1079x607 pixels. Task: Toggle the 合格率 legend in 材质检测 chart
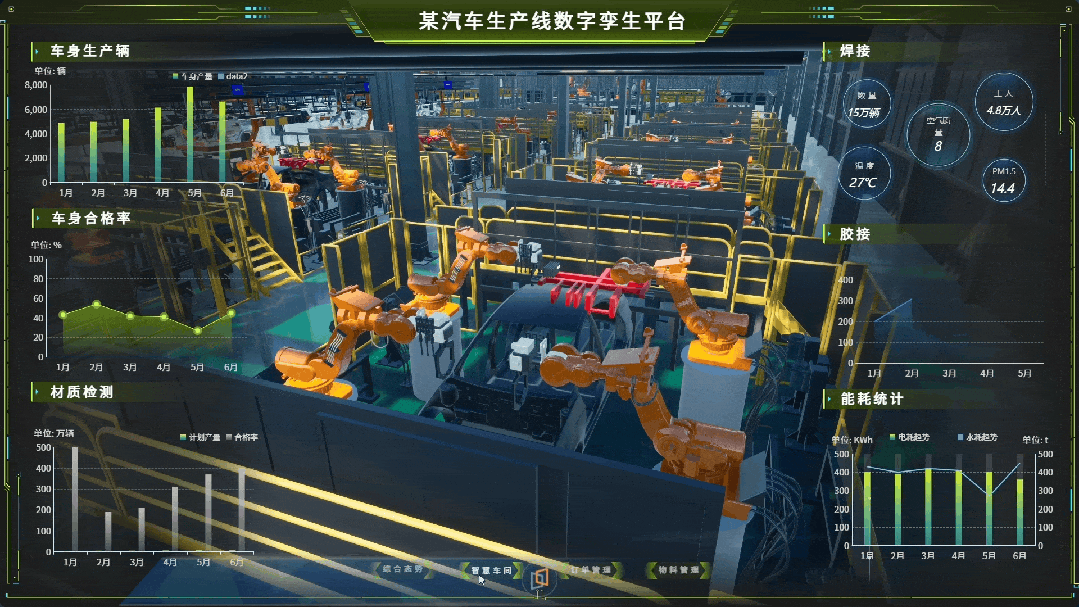coord(242,438)
